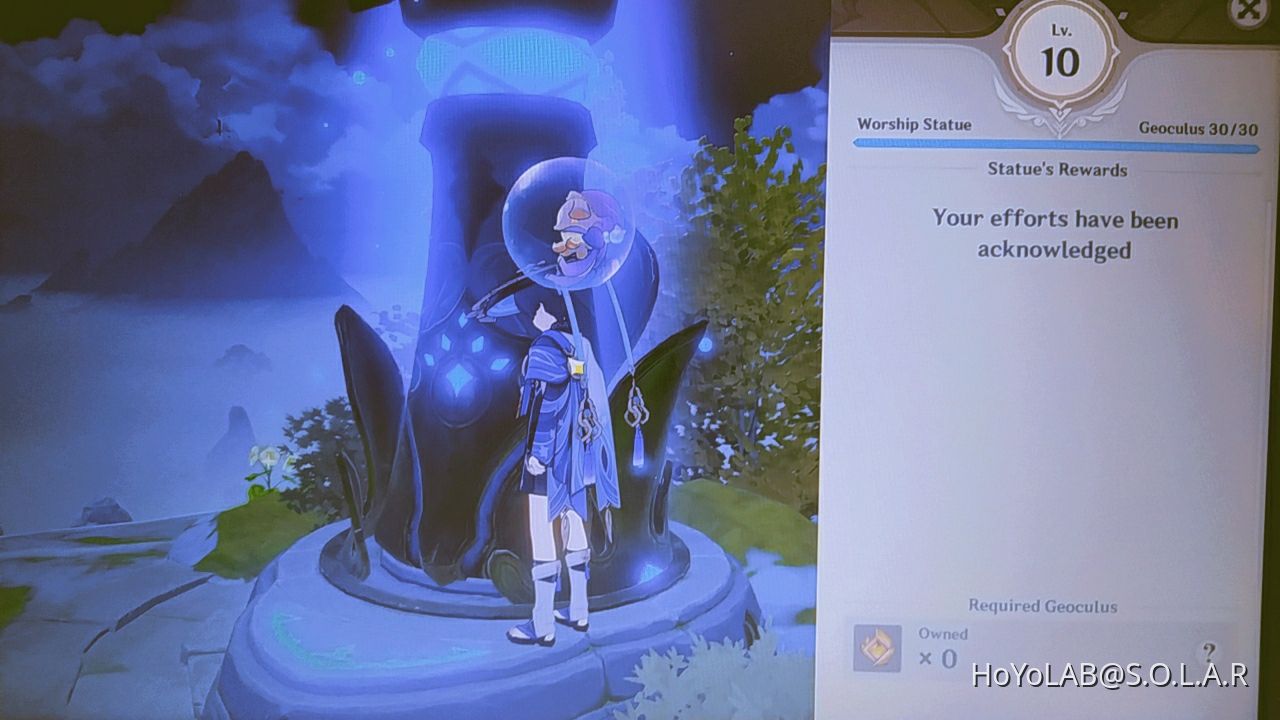Expand the Required Geoculus section
The image size is (1280, 720).
click(1044, 606)
